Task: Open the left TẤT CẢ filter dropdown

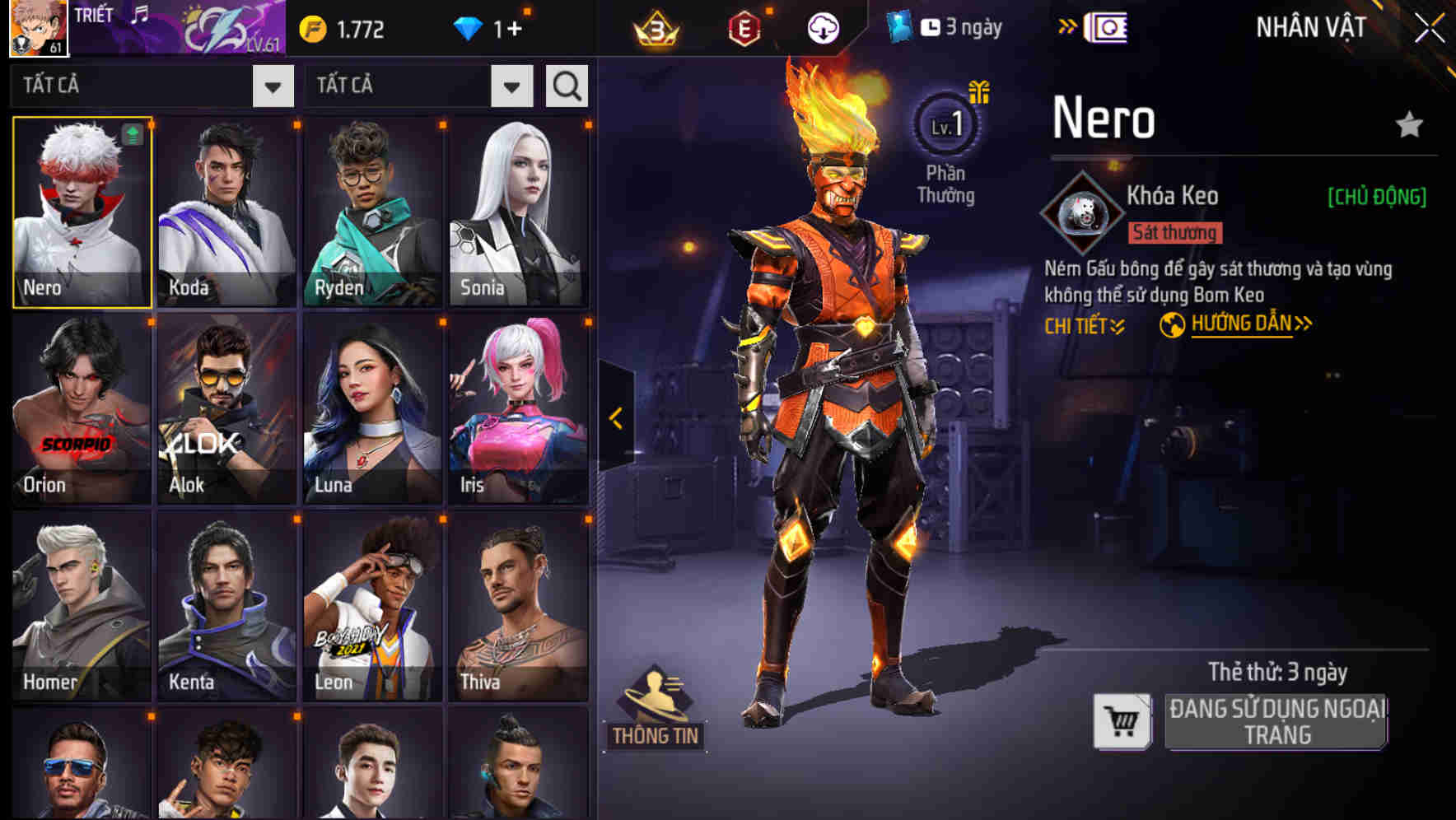Action: (x=273, y=85)
